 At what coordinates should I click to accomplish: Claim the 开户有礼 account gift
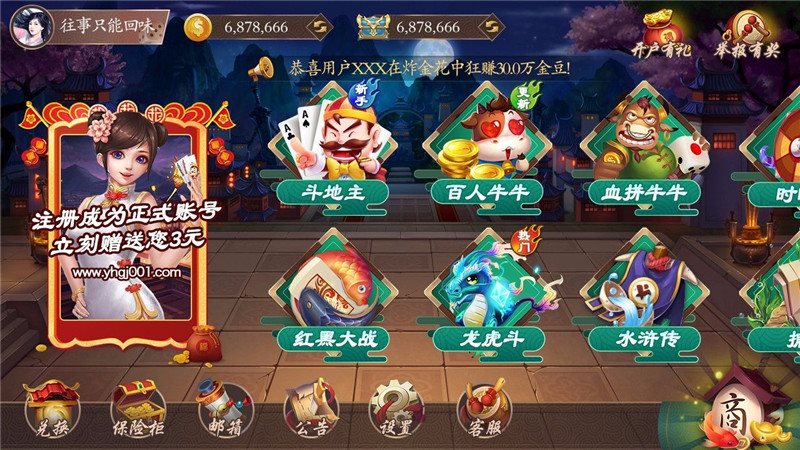tap(664, 32)
